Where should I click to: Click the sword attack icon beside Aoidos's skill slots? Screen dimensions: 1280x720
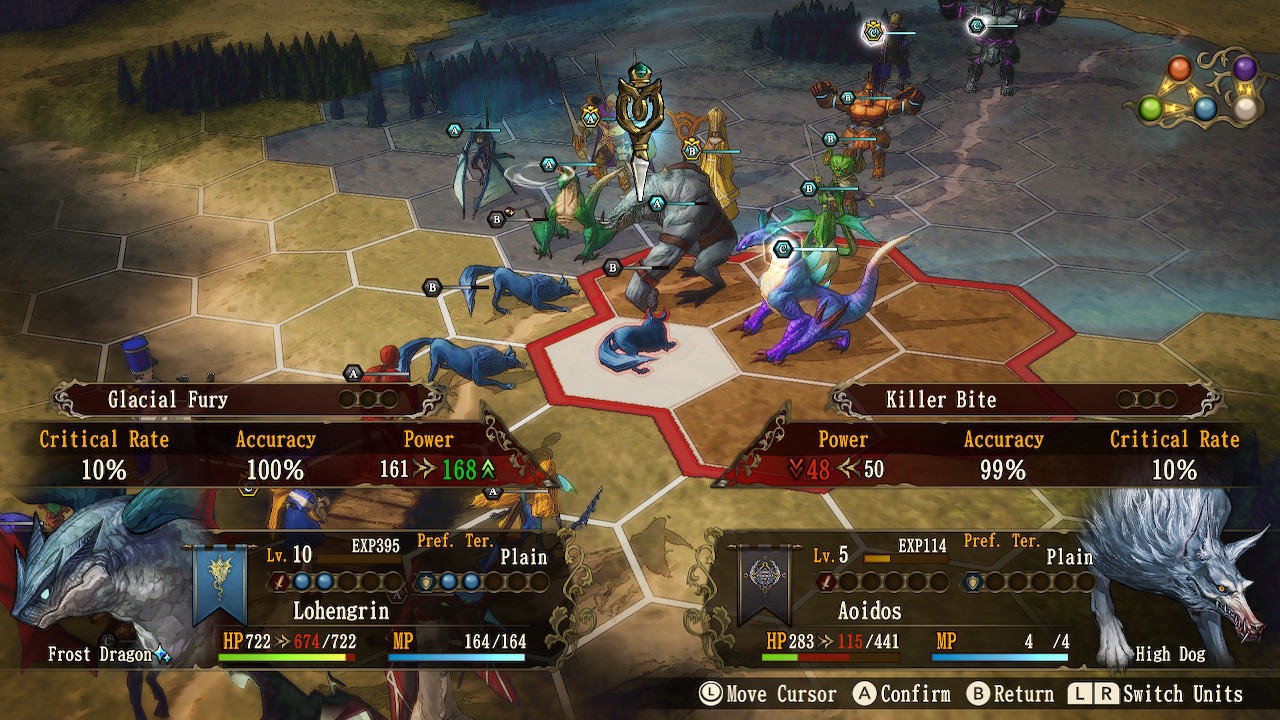coord(826,581)
